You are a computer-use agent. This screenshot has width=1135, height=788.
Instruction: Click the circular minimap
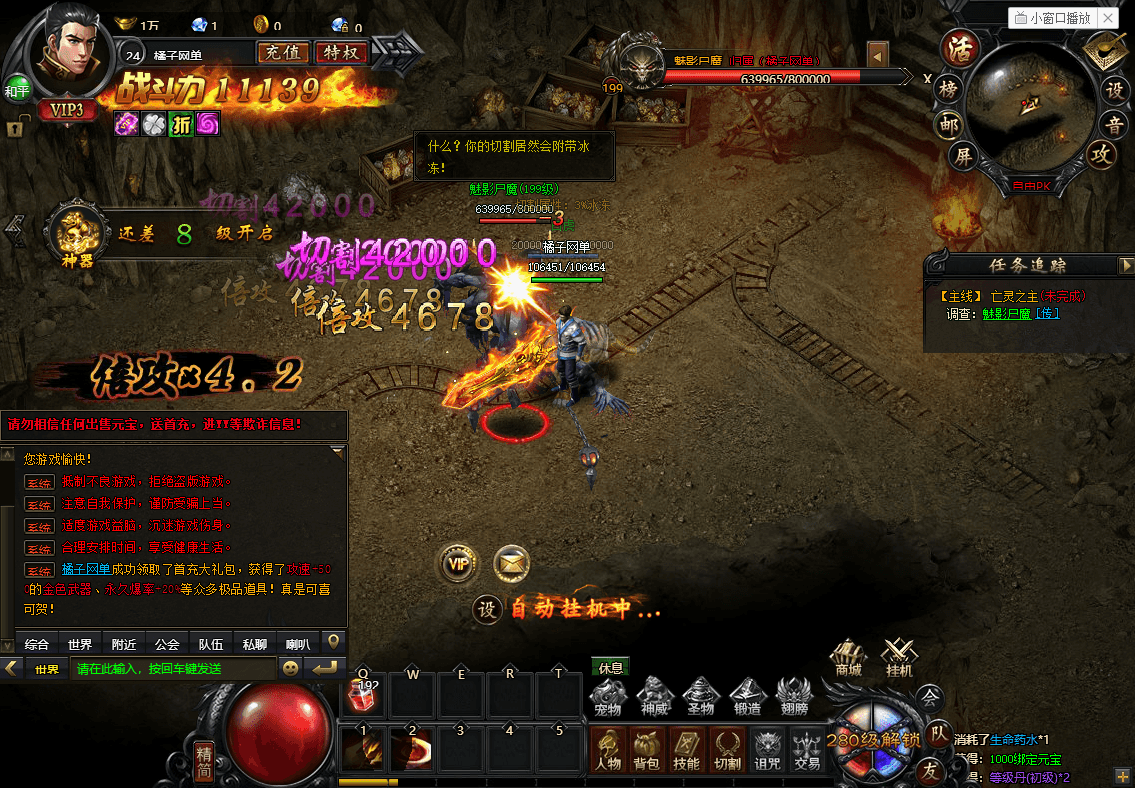(x=1030, y=105)
